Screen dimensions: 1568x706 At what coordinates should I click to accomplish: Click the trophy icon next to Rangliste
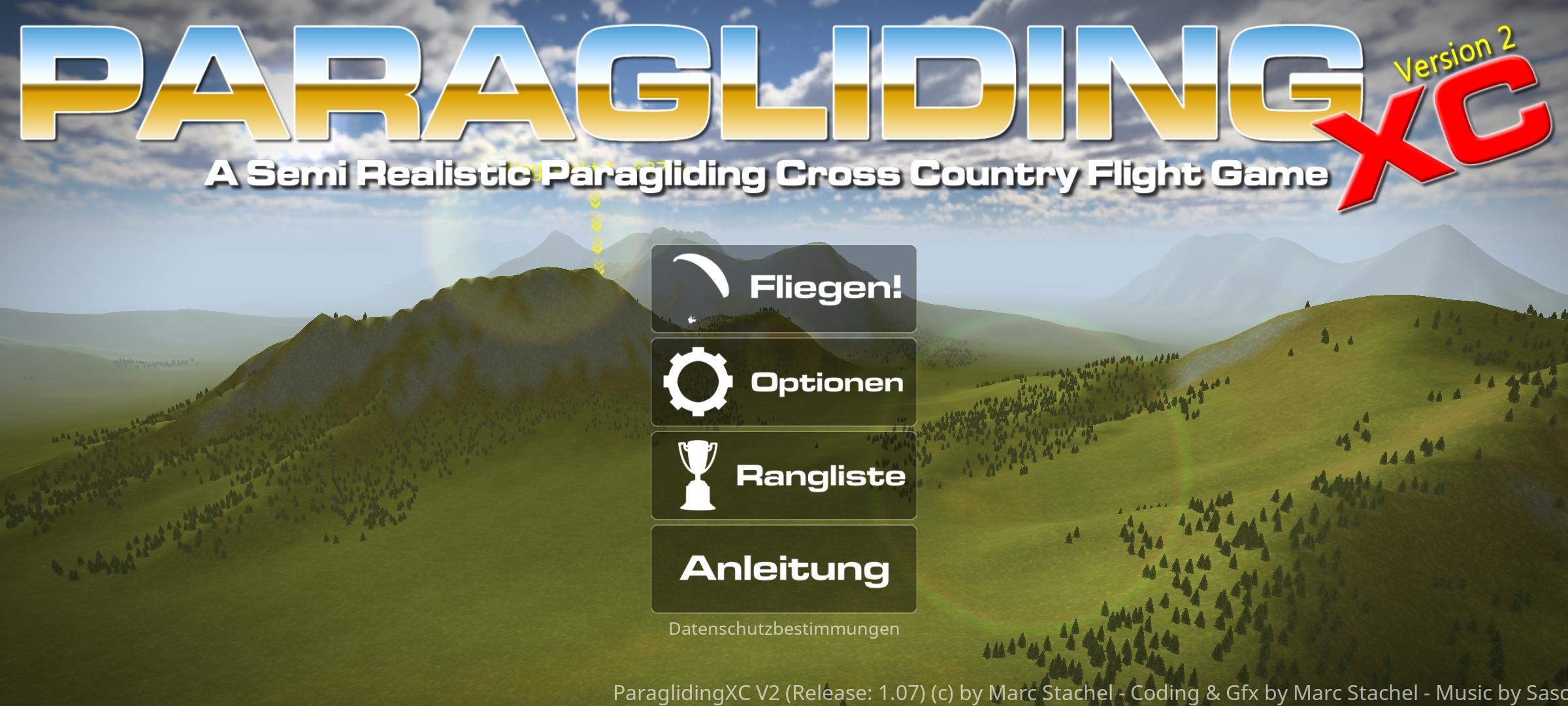[x=698, y=476]
